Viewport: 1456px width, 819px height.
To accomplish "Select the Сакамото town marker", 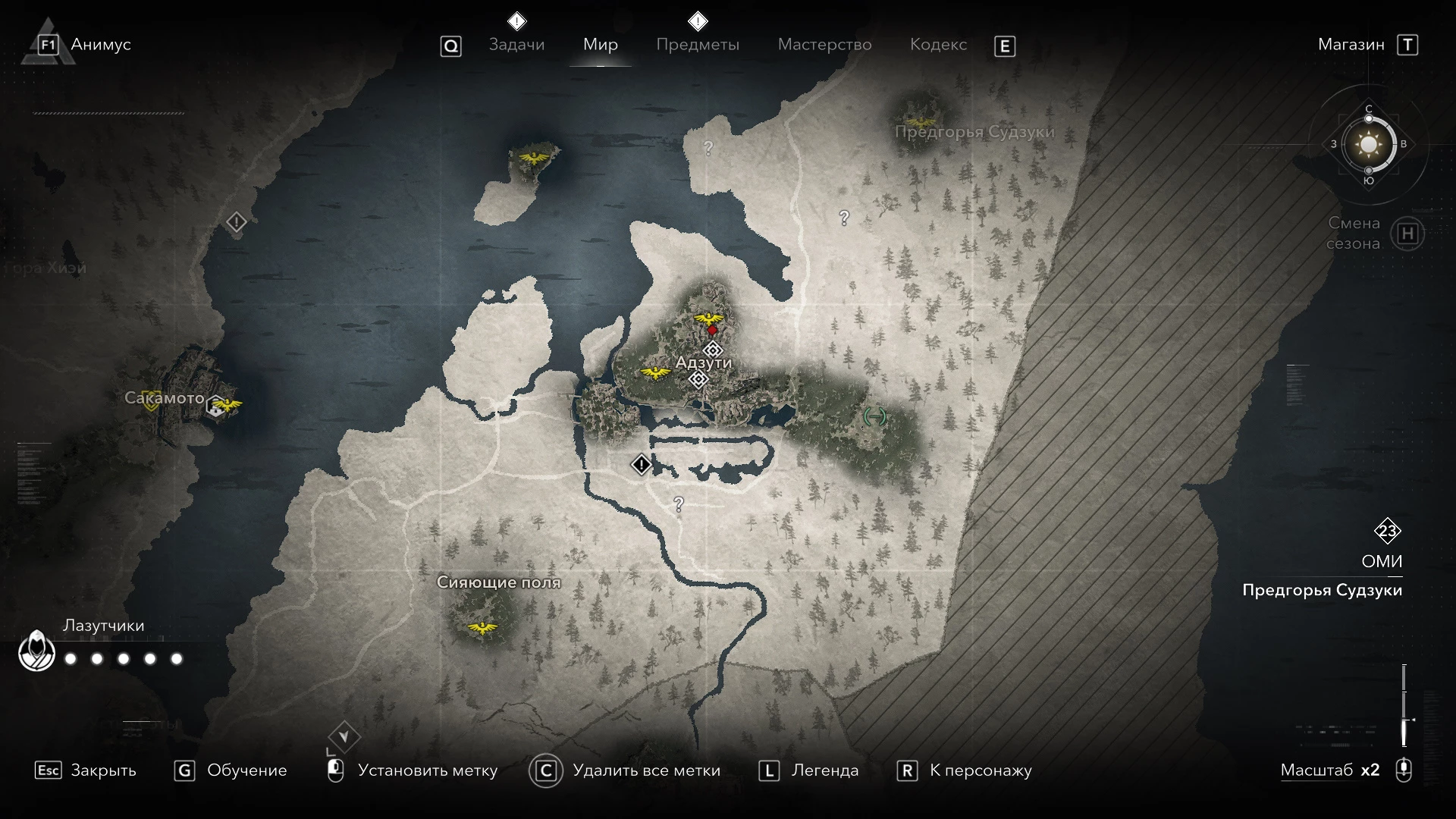I will pyautogui.click(x=217, y=406).
